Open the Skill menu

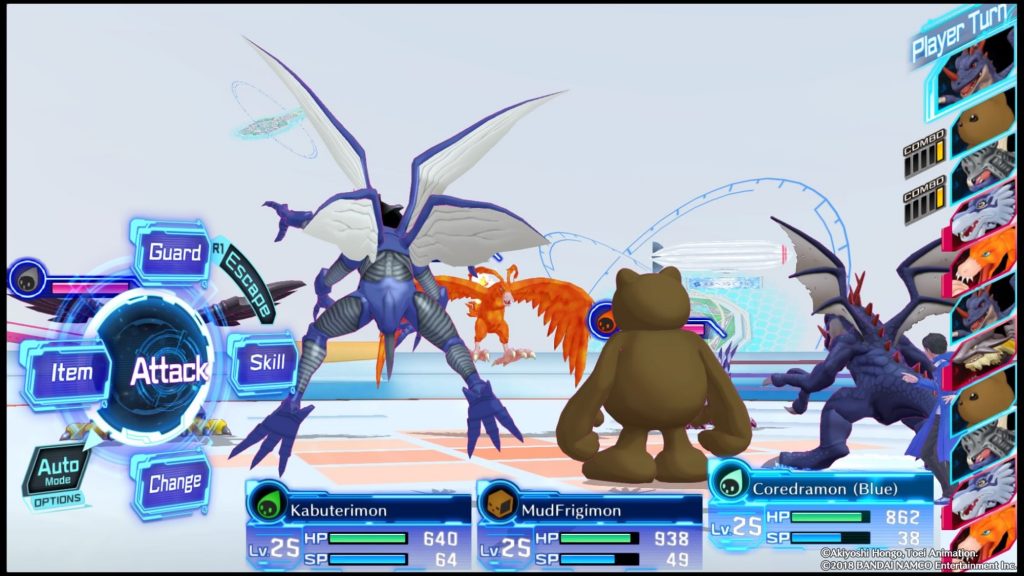[266, 362]
